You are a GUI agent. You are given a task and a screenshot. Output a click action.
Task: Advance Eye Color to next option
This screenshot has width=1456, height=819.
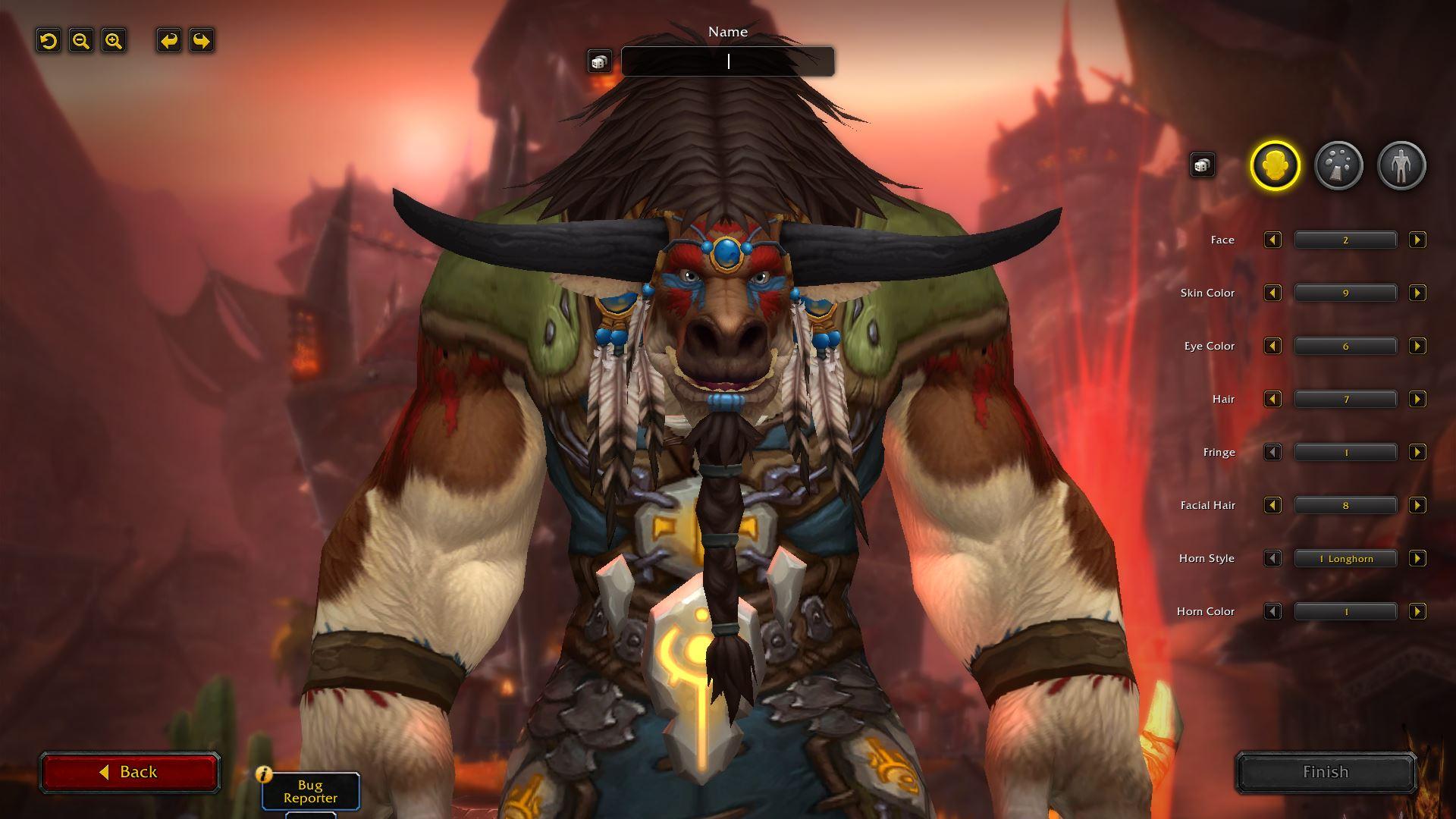[1417, 346]
